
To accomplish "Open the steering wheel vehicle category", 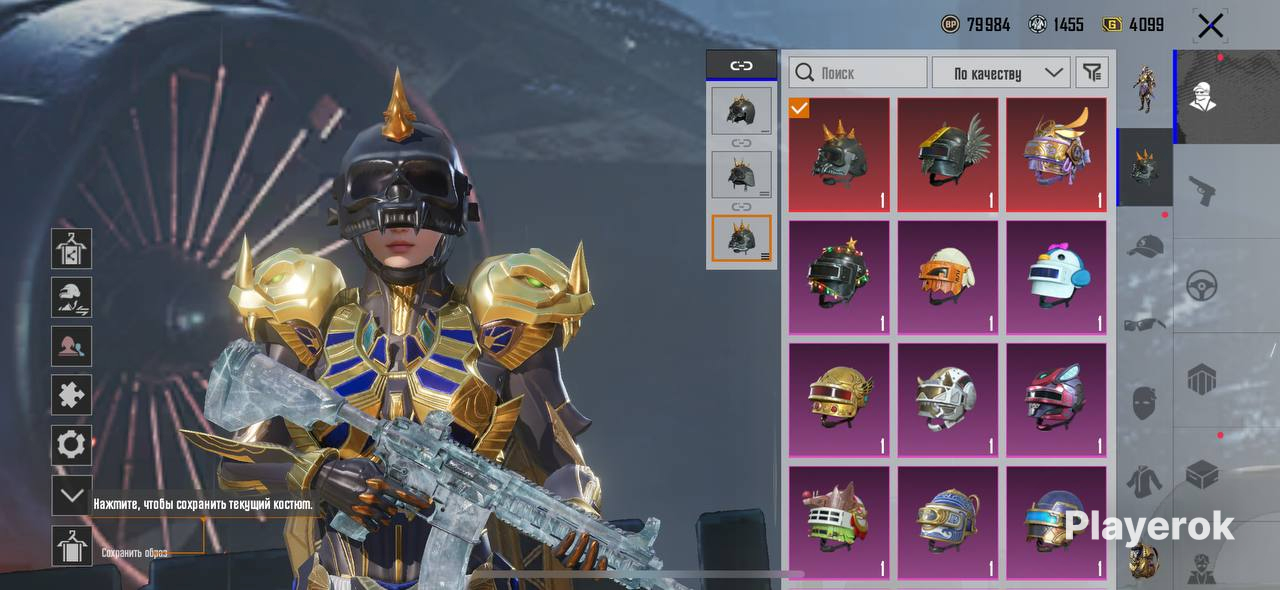I will pos(1203,285).
